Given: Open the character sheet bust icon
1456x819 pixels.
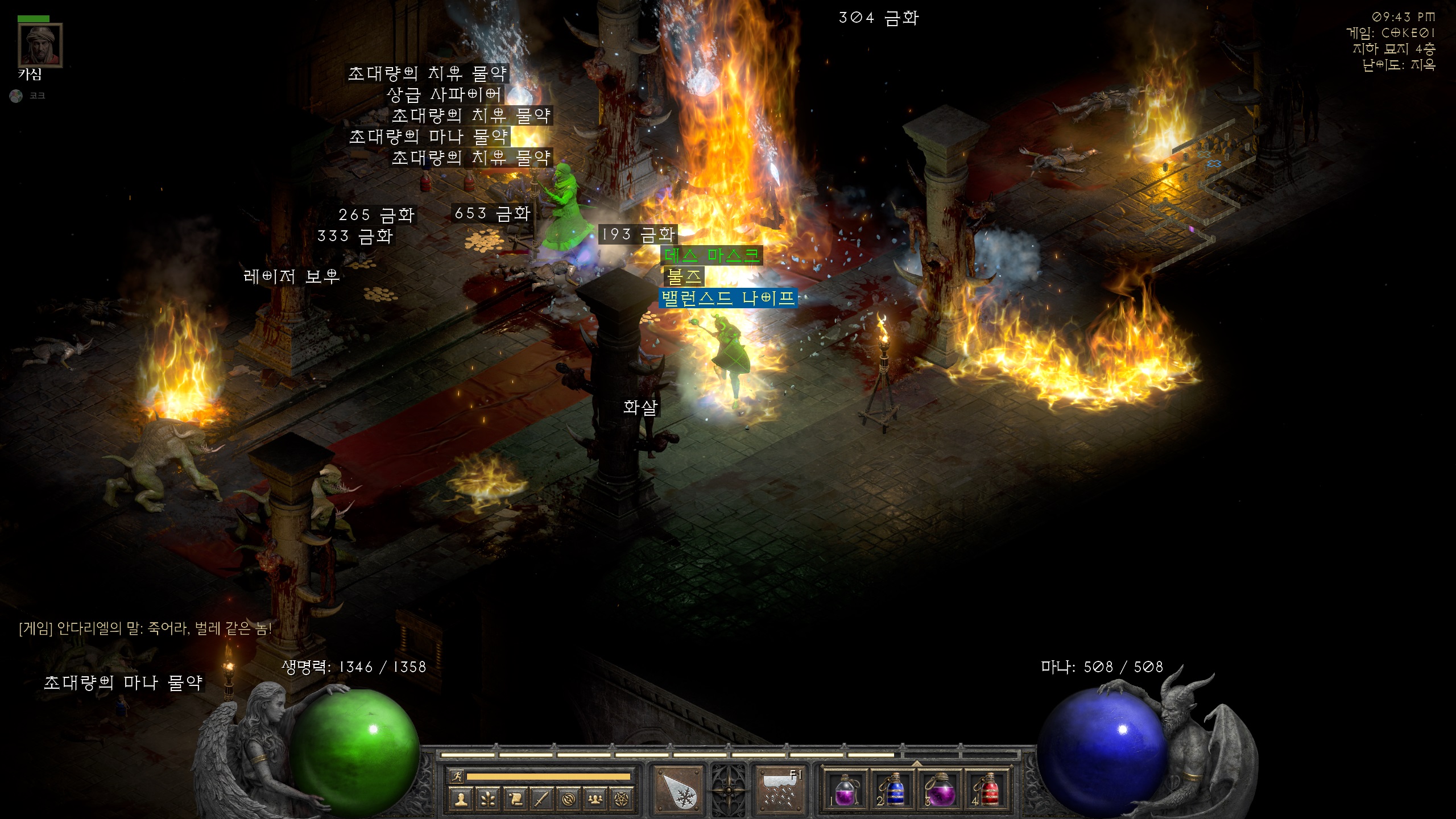Looking at the screenshot, I should [461, 800].
